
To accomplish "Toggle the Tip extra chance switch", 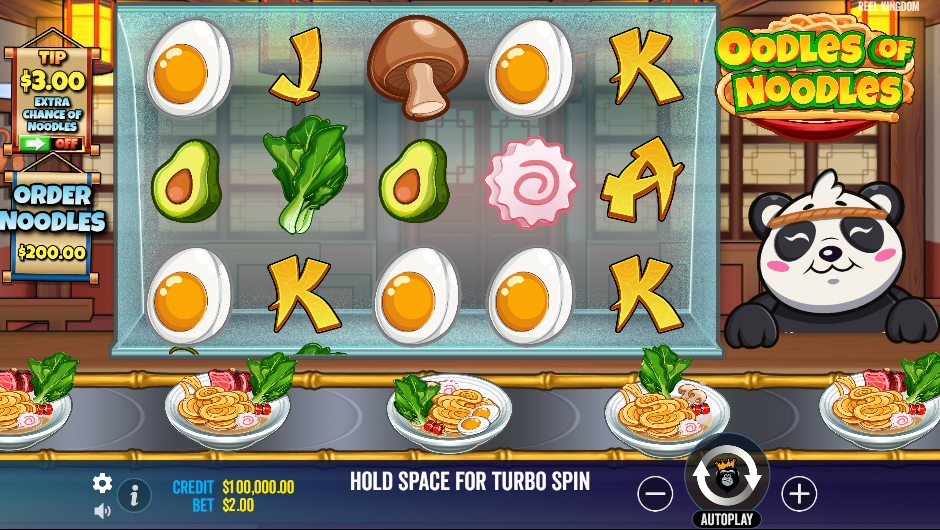I will tap(49, 143).
